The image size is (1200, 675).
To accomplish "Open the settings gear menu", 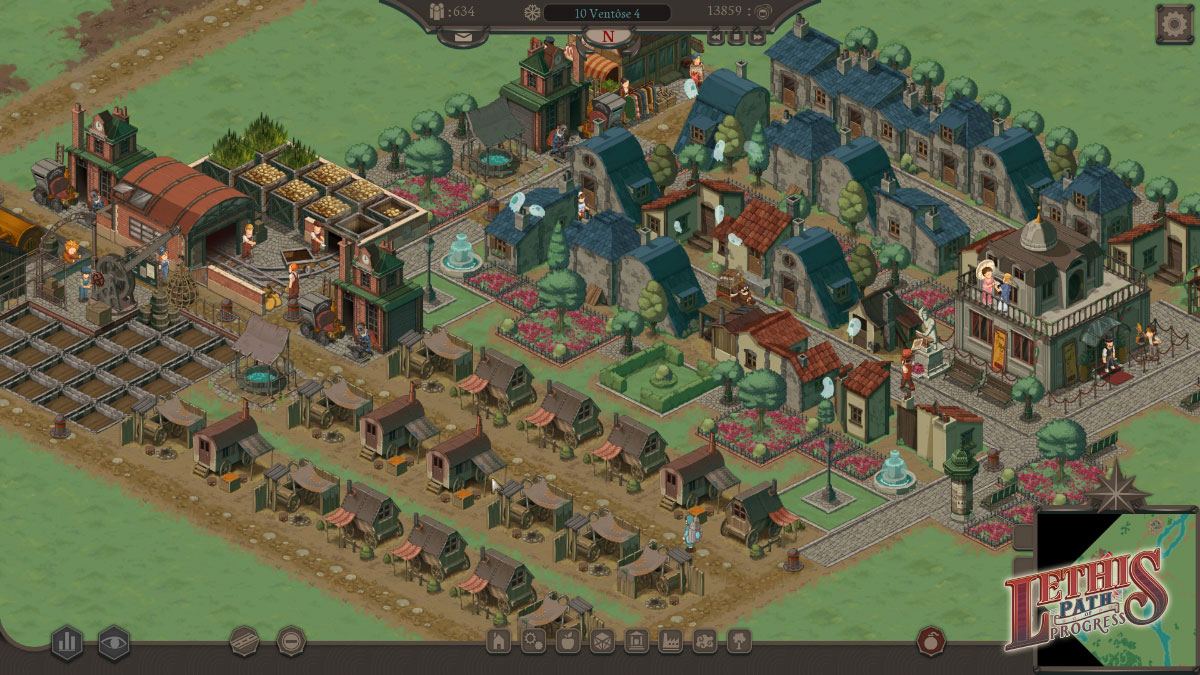I will pyautogui.click(x=1174, y=24).
